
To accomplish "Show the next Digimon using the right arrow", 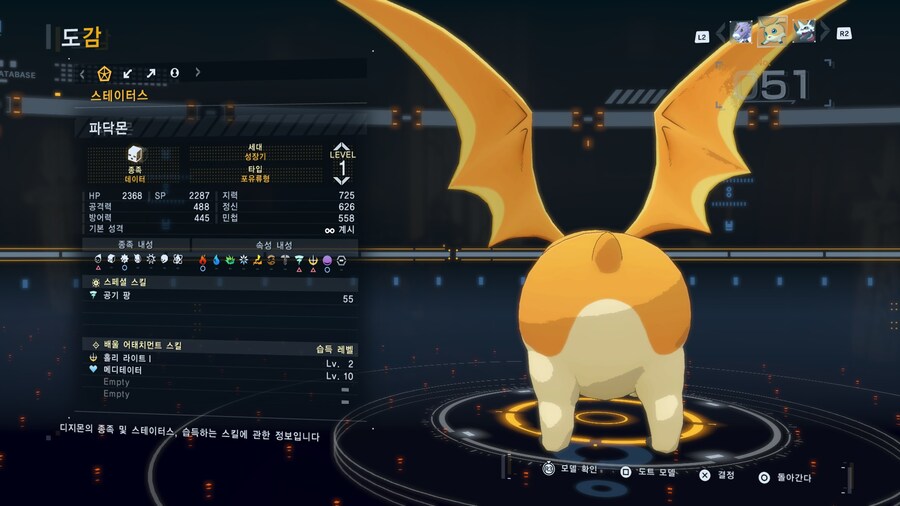I will pos(826,34).
